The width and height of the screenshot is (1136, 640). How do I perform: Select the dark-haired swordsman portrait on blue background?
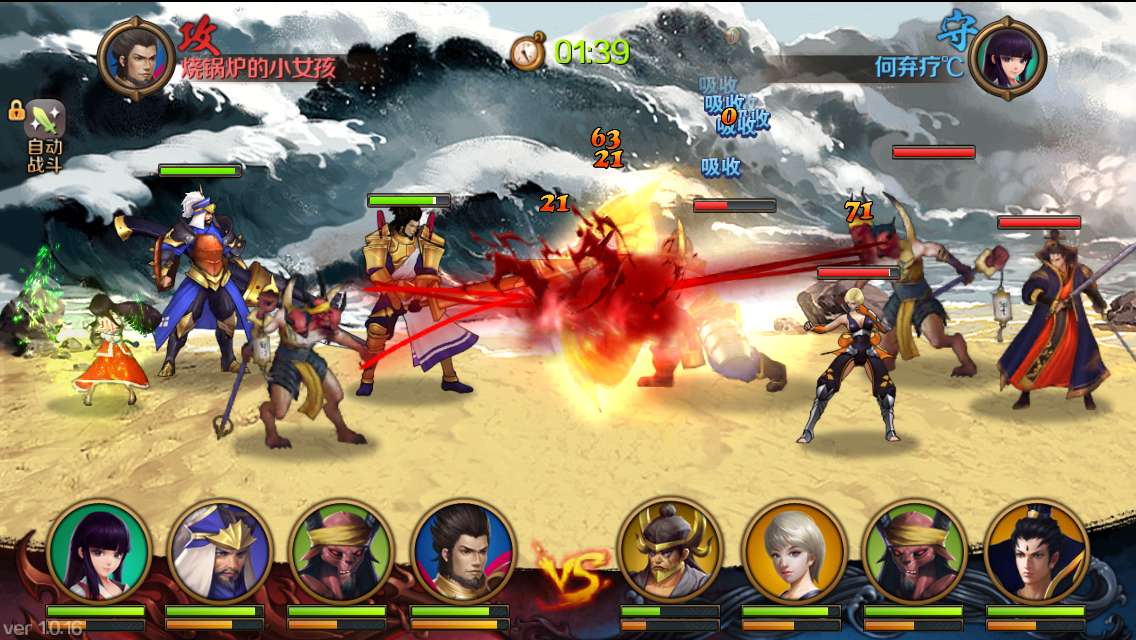pyautogui.click(x=463, y=552)
